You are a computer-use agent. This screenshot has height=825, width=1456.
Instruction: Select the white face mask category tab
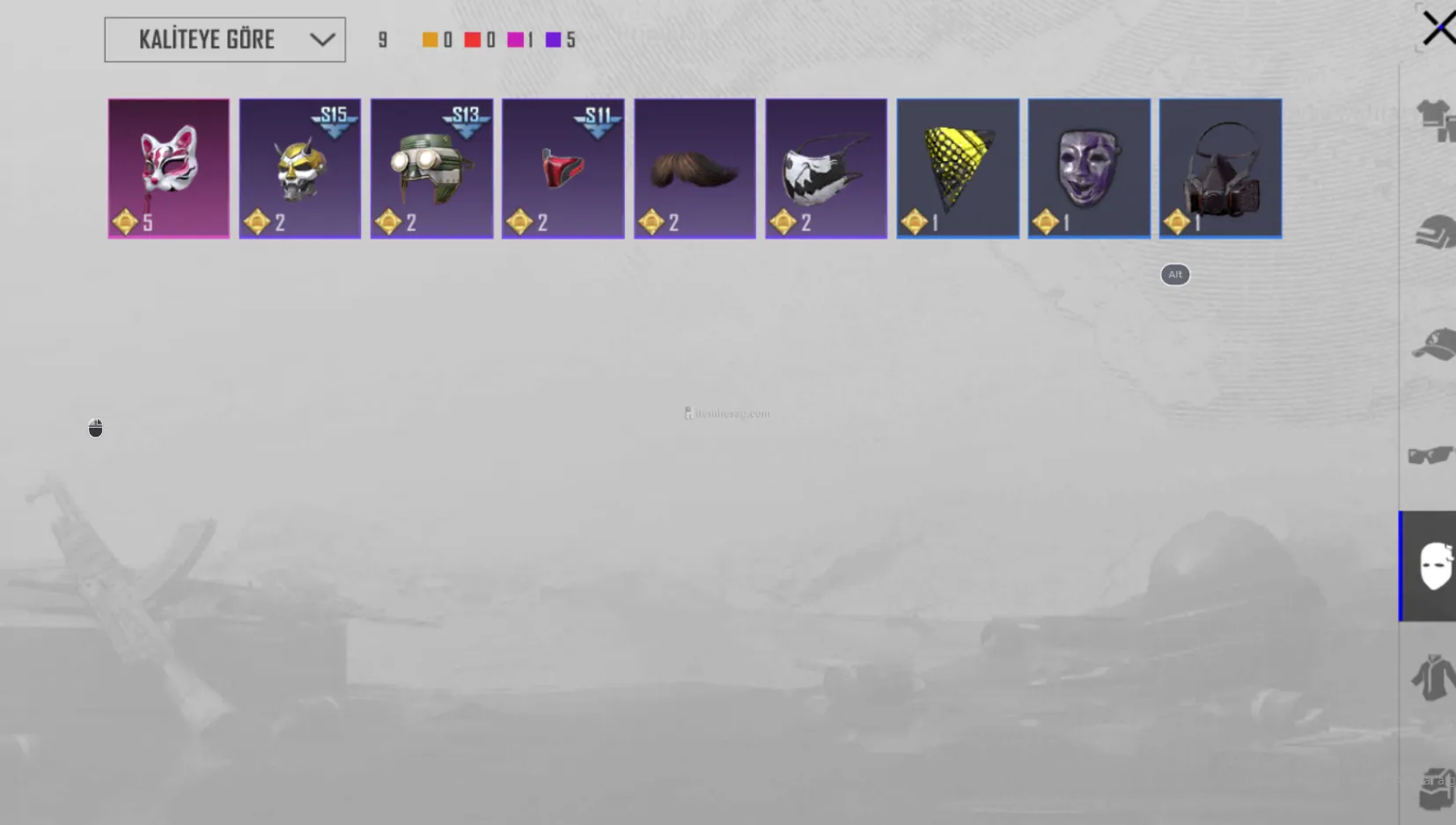(x=1433, y=566)
